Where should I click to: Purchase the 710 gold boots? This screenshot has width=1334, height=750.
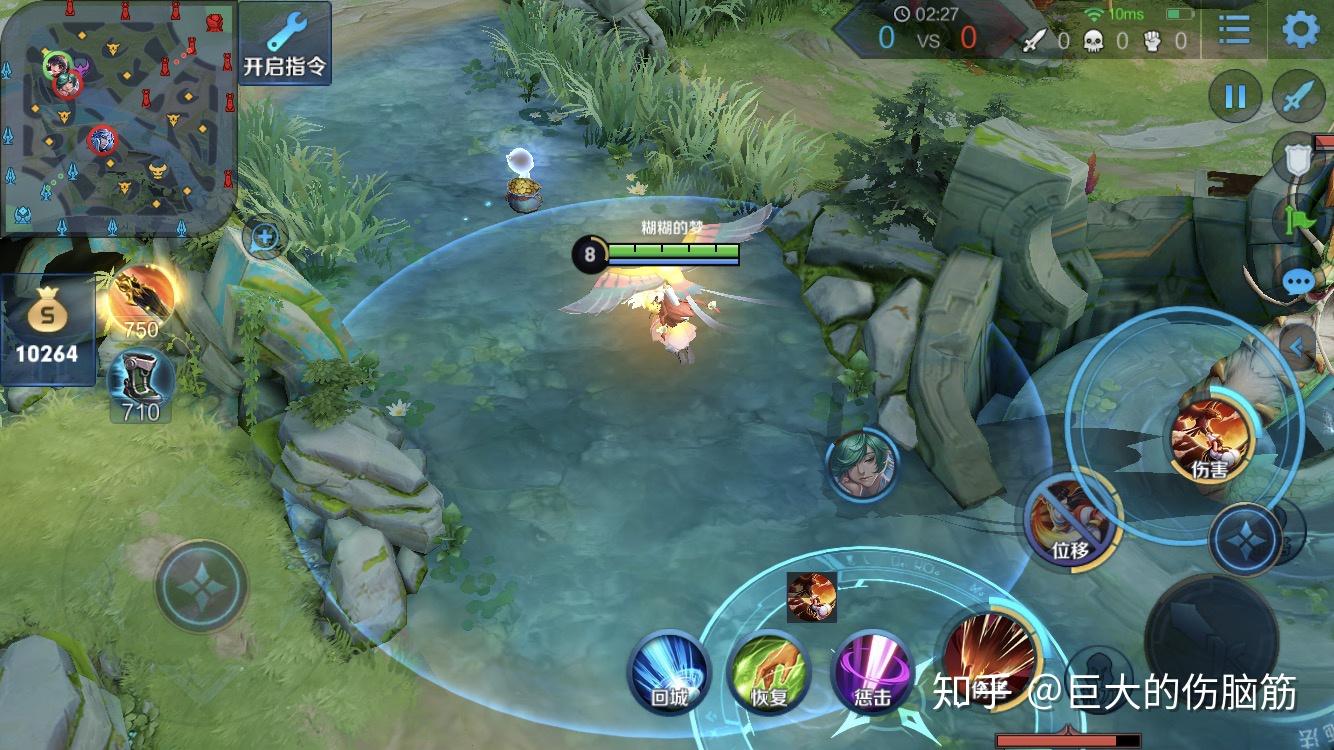coord(140,380)
